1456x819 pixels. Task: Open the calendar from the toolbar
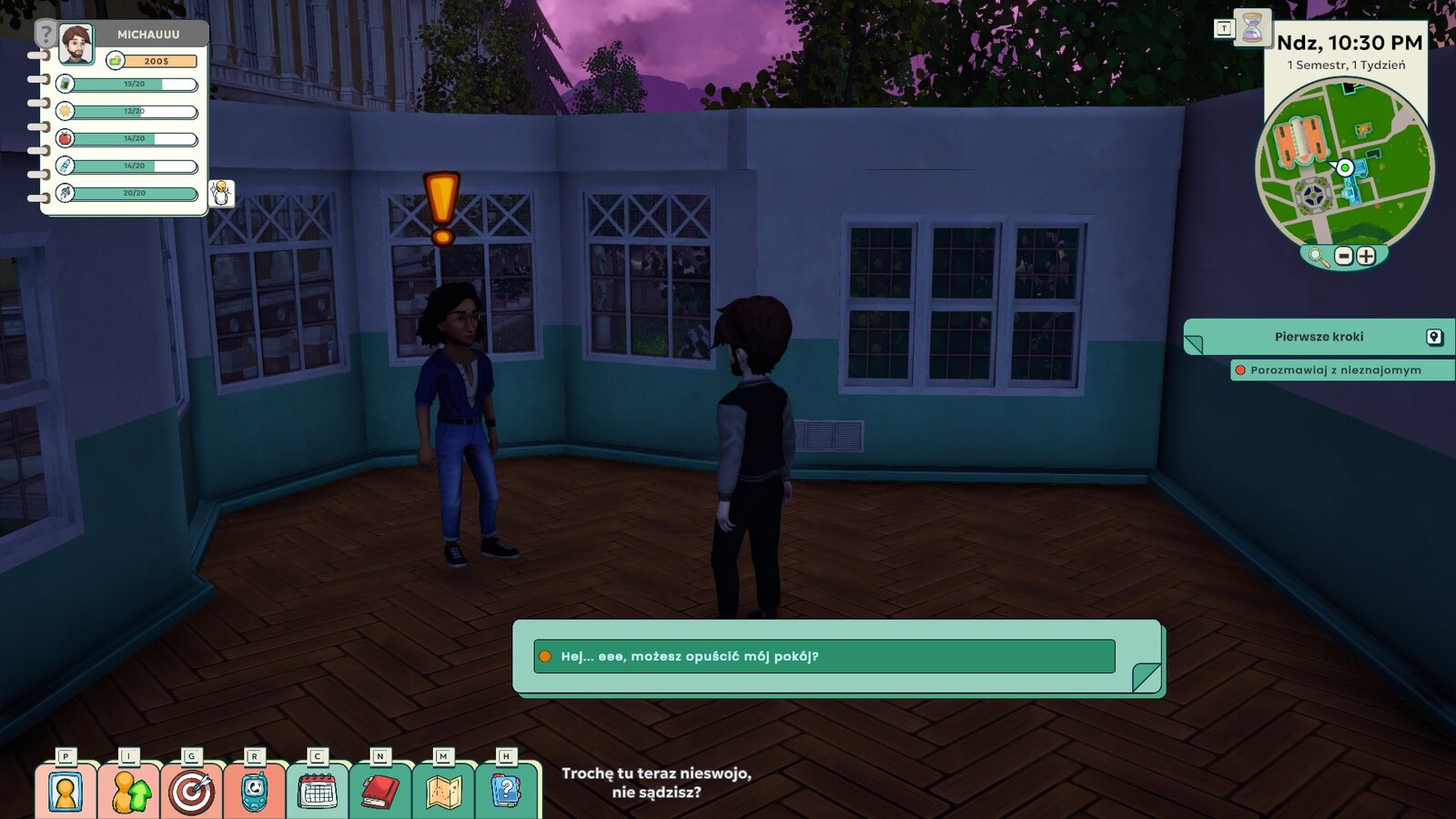pyautogui.click(x=317, y=792)
